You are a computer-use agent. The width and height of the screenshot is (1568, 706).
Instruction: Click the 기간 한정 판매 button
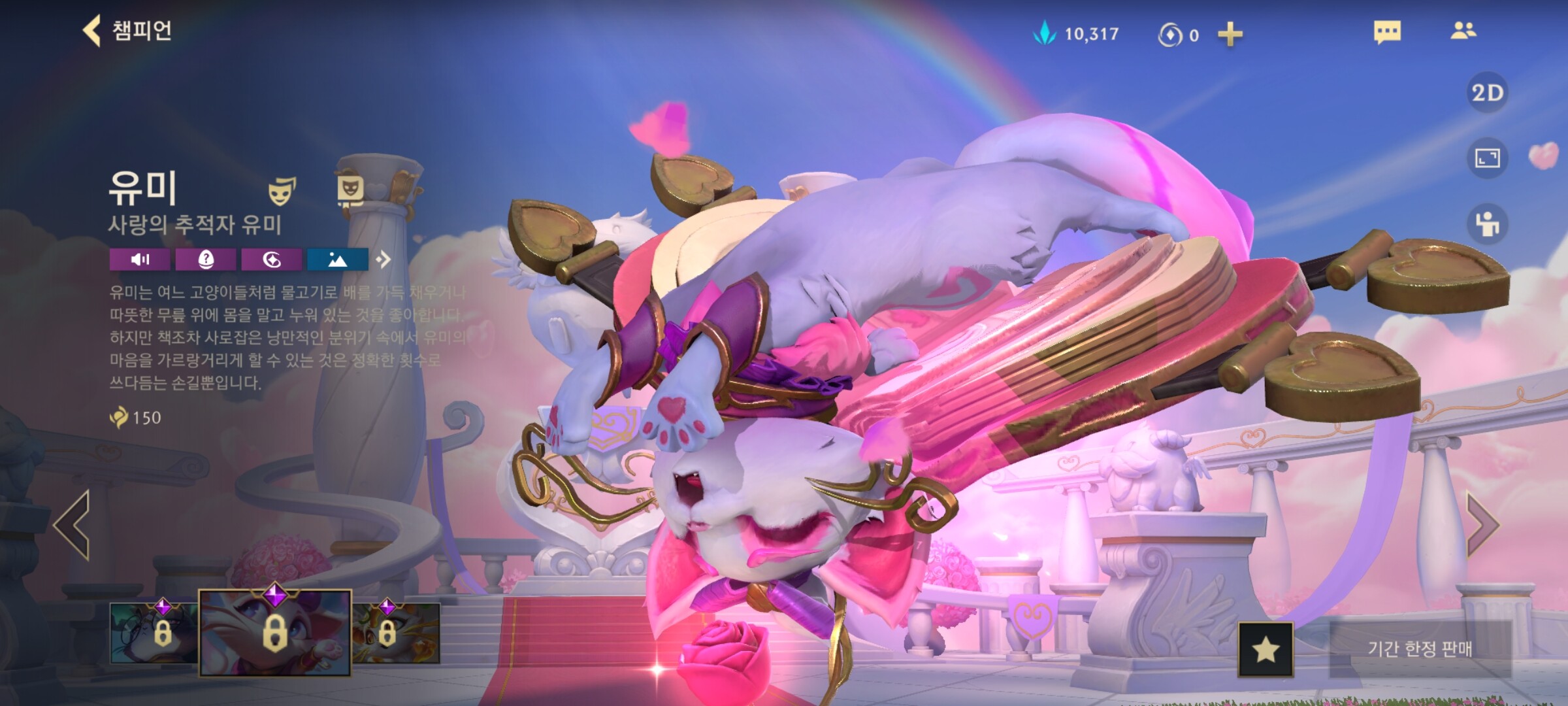coord(1420,649)
